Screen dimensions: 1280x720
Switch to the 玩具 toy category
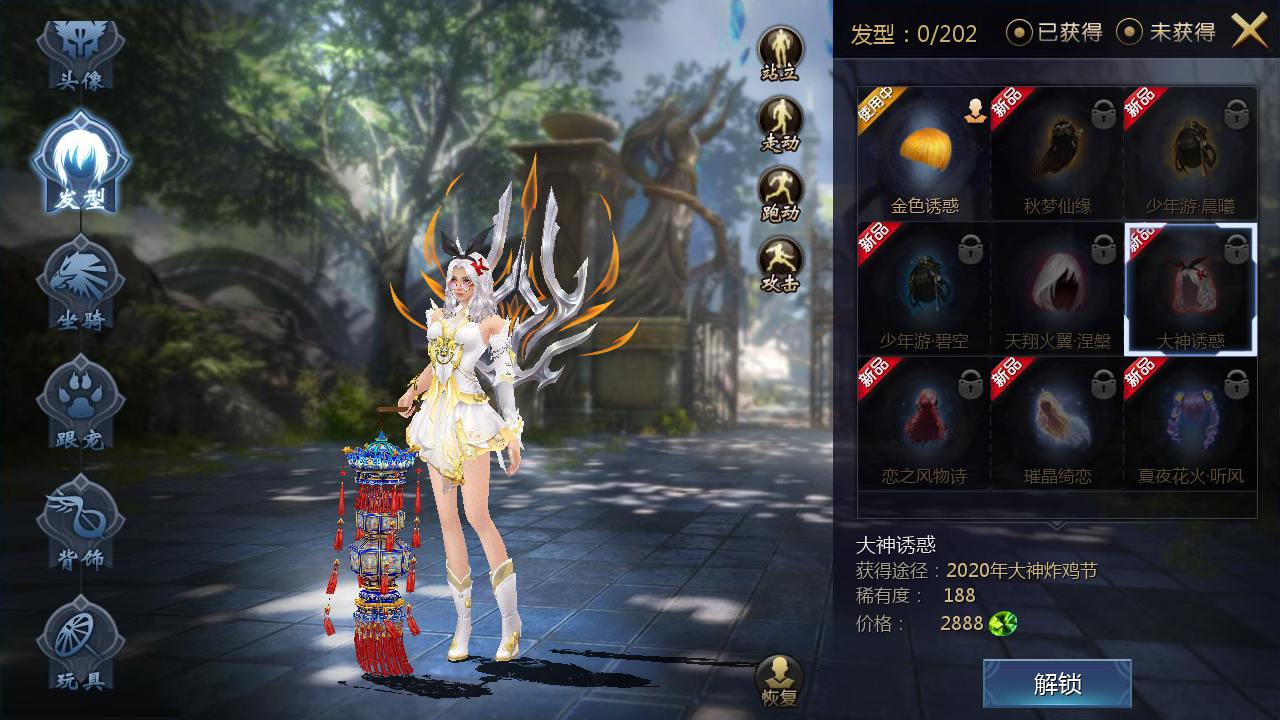80,645
